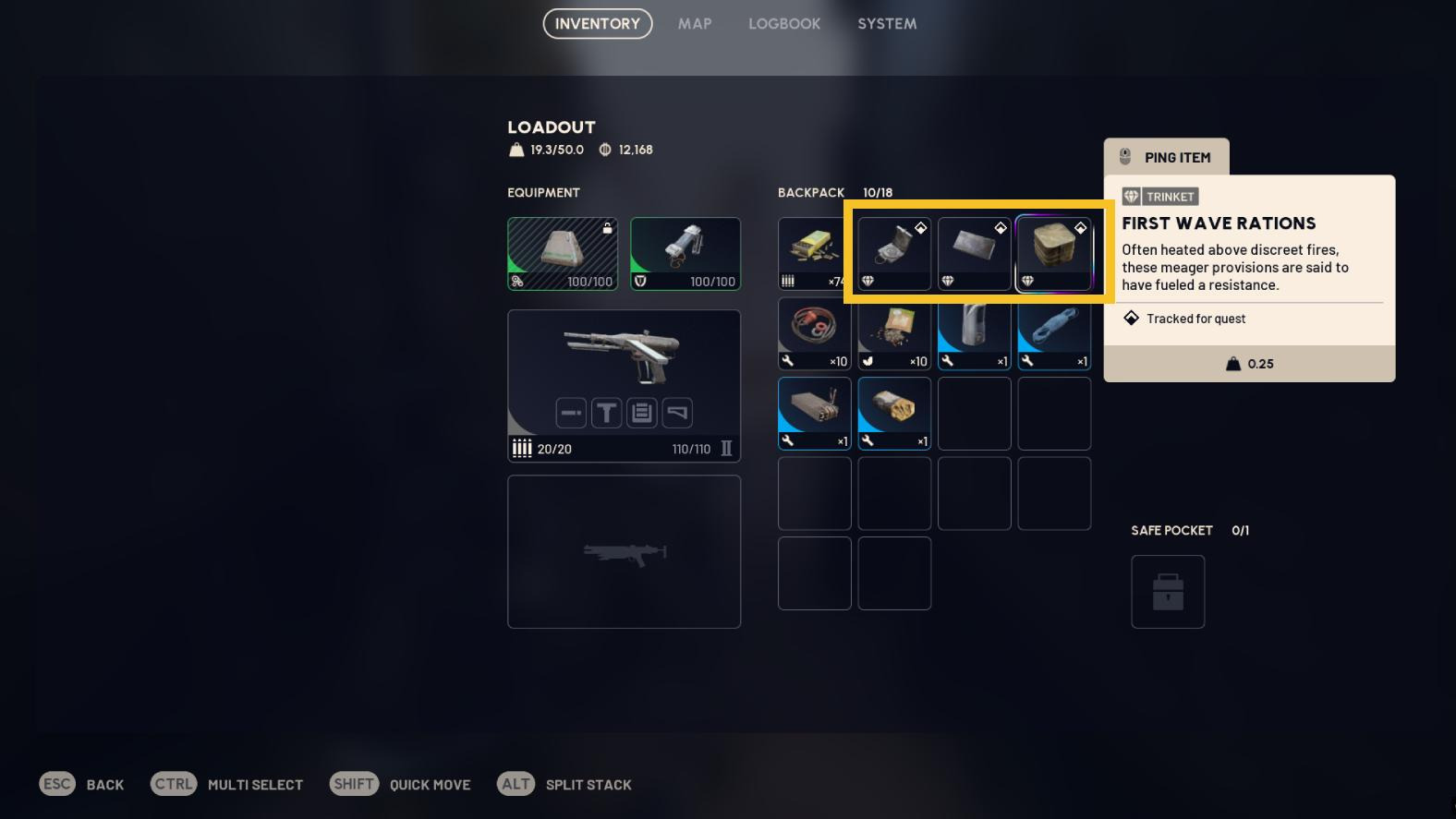The width and height of the screenshot is (1456, 819).
Task: Select the yellow ammo box stack
Action: 813,254
